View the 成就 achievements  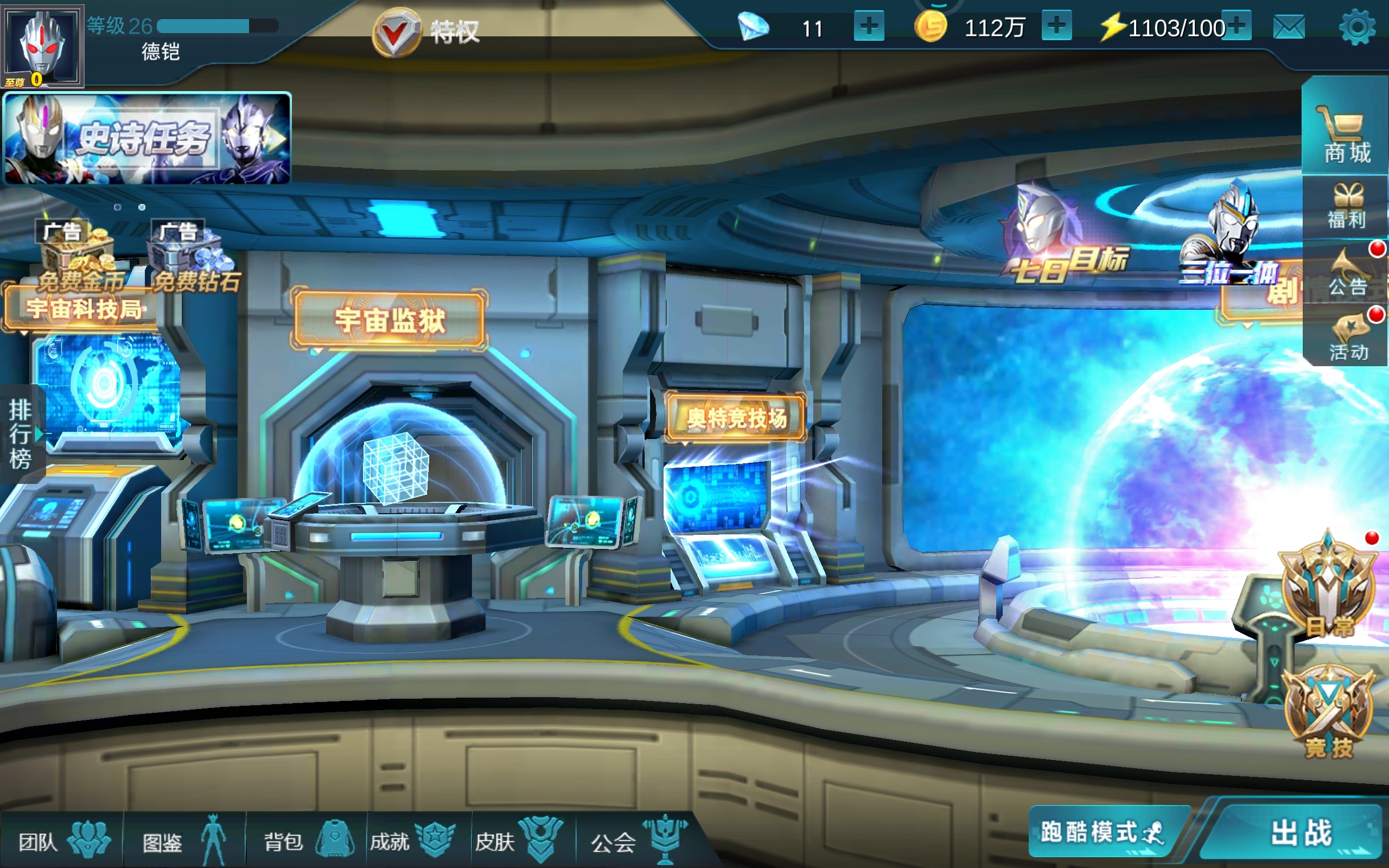tap(412, 841)
